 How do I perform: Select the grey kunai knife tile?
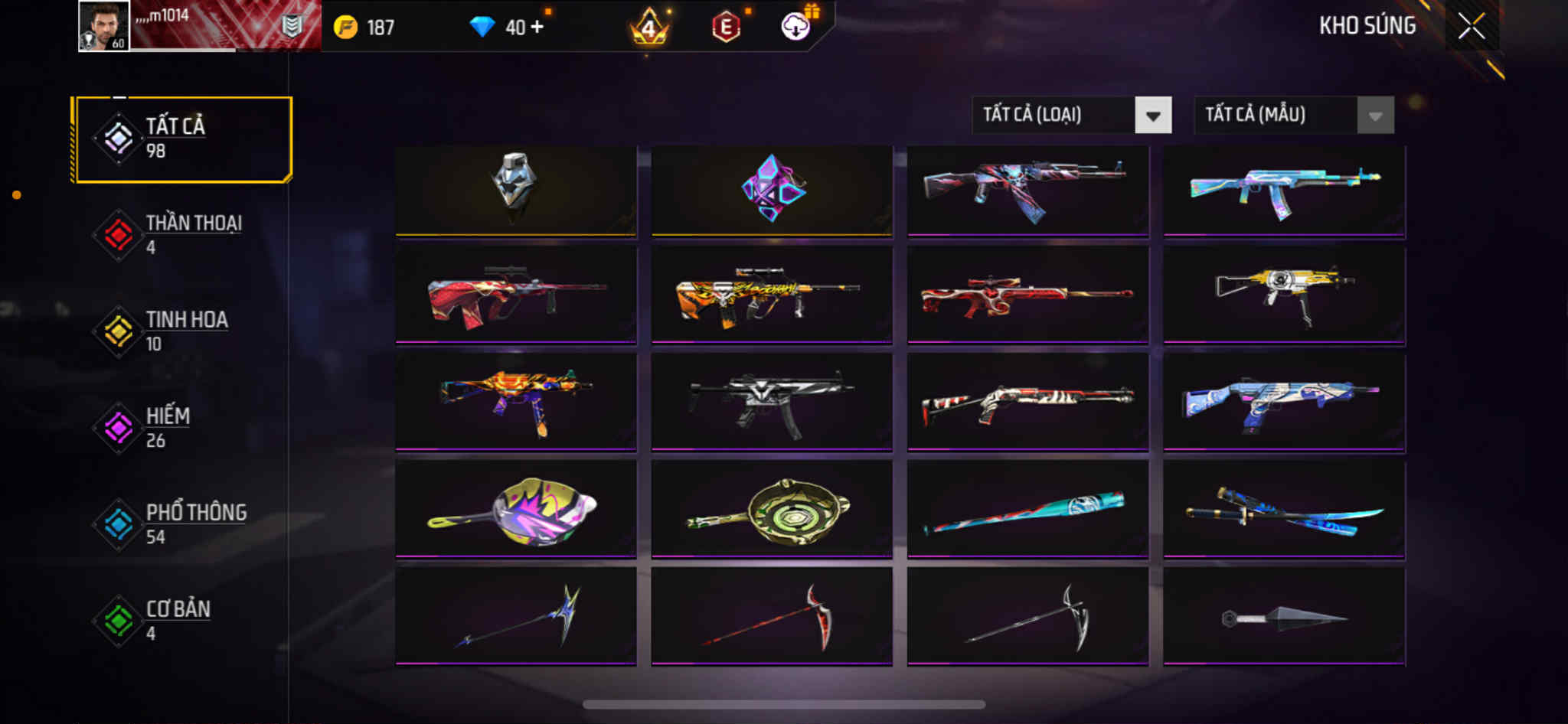(x=1284, y=616)
